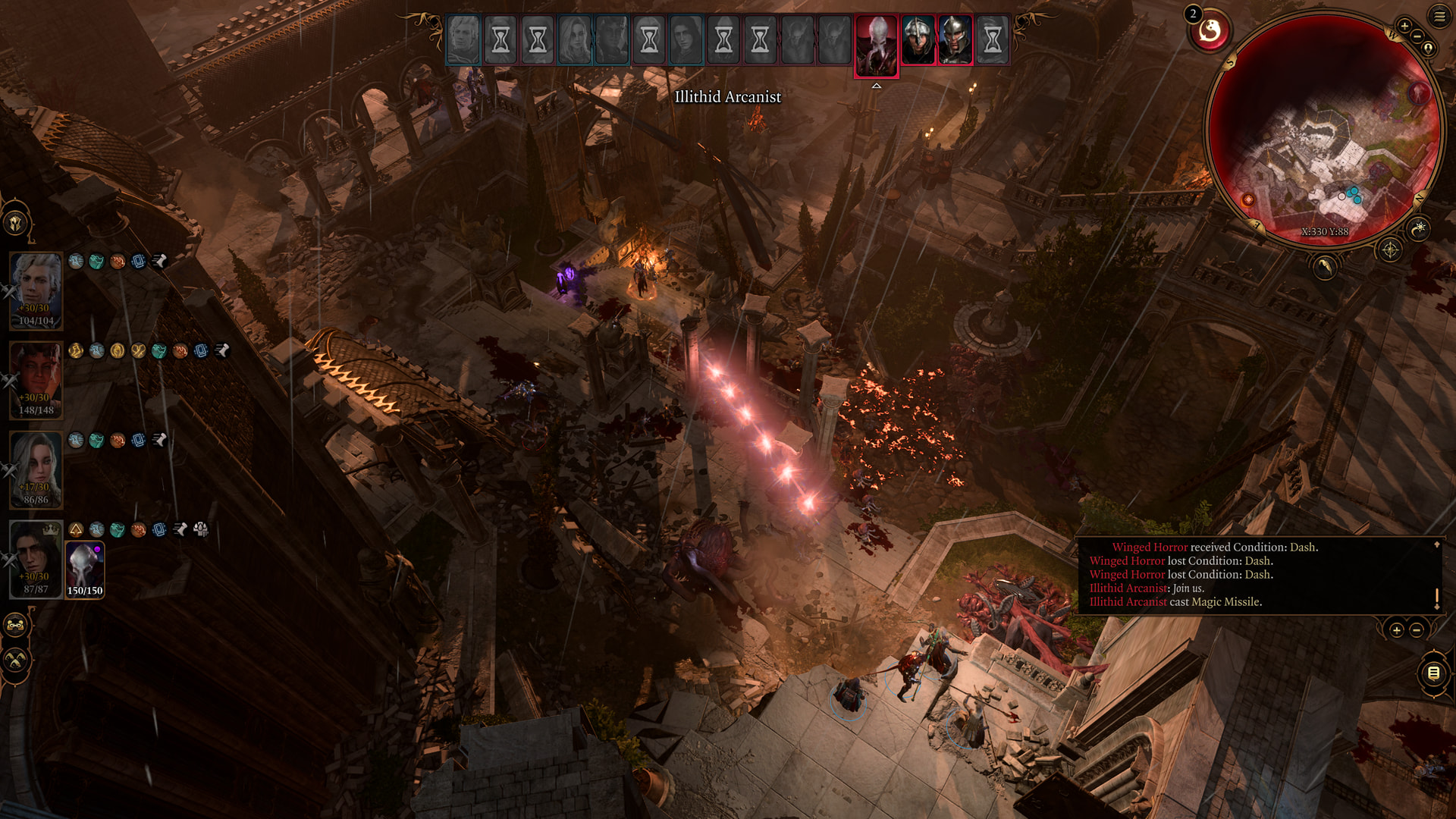This screenshot has width=1456, height=819.
Task: Toggle the chain-link group mode button
Action: [16, 626]
